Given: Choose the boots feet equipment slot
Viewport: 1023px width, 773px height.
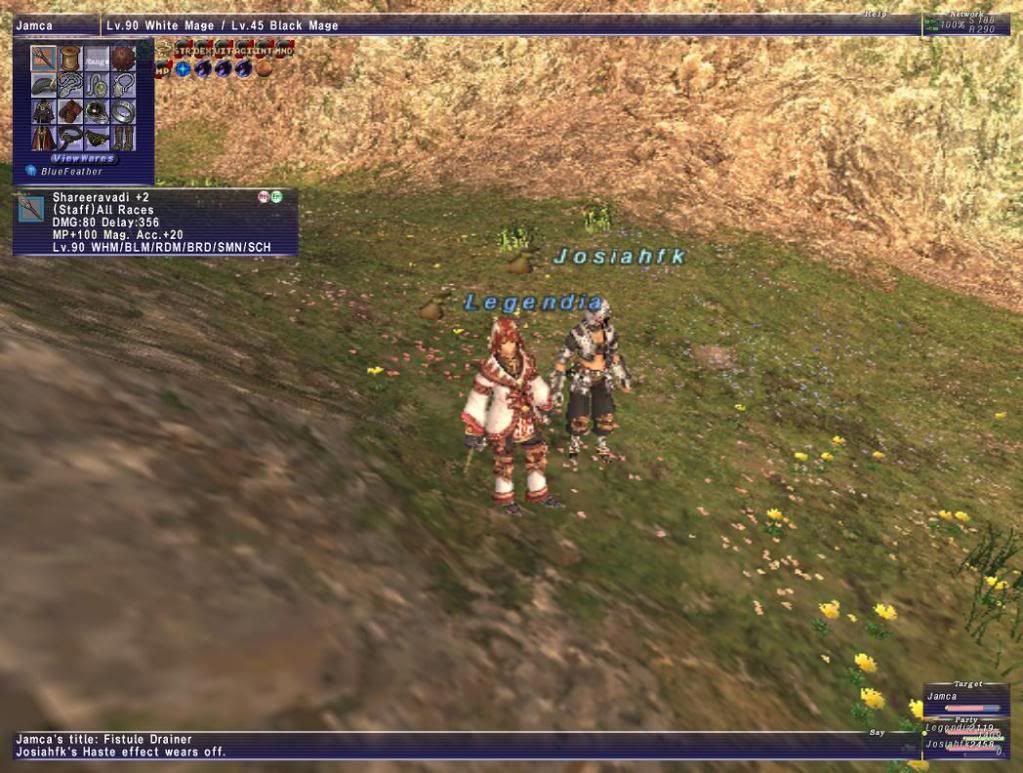Looking at the screenshot, I should tap(122, 137).
